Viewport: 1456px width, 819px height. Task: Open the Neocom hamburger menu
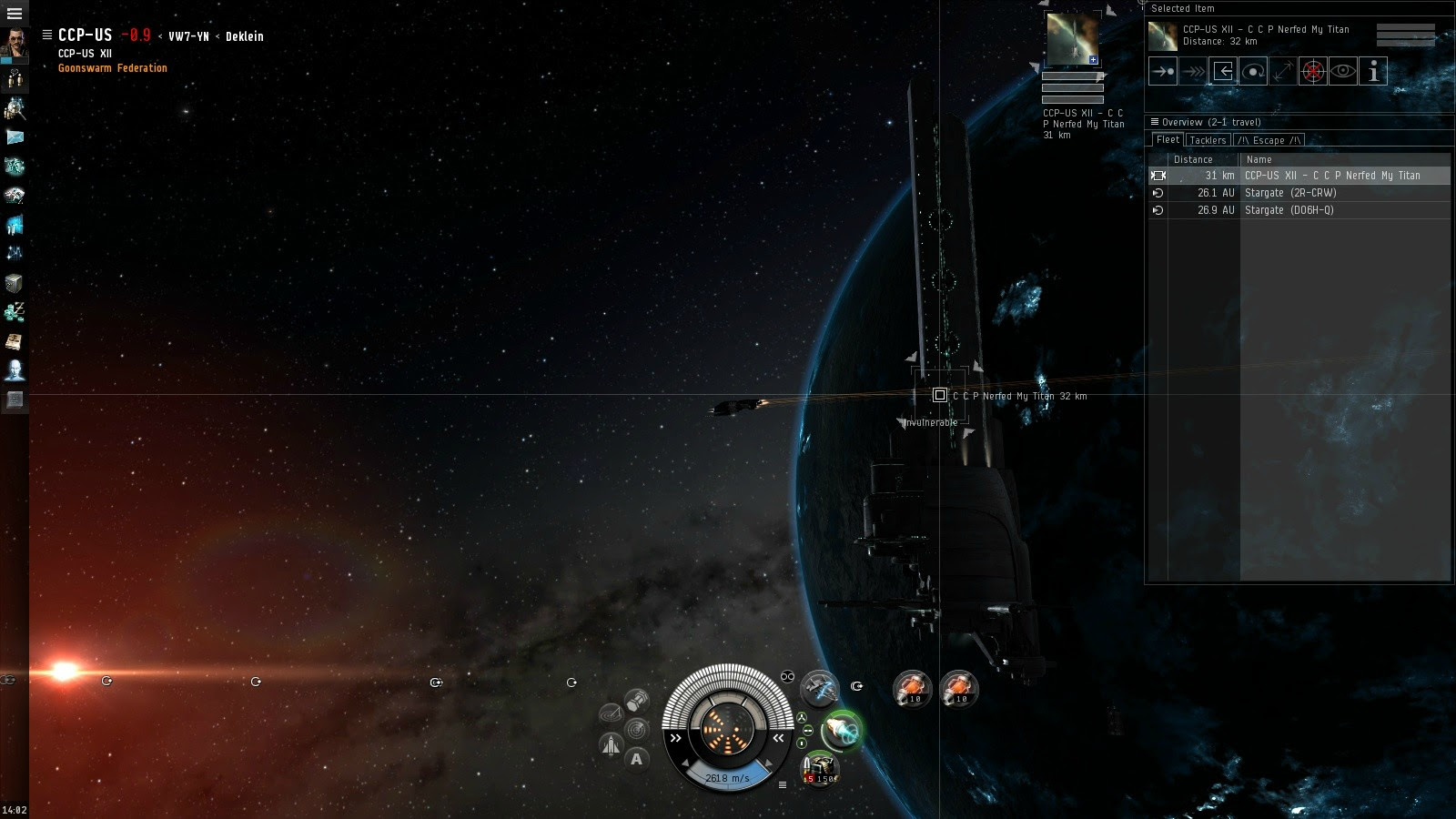tap(15, 14)
